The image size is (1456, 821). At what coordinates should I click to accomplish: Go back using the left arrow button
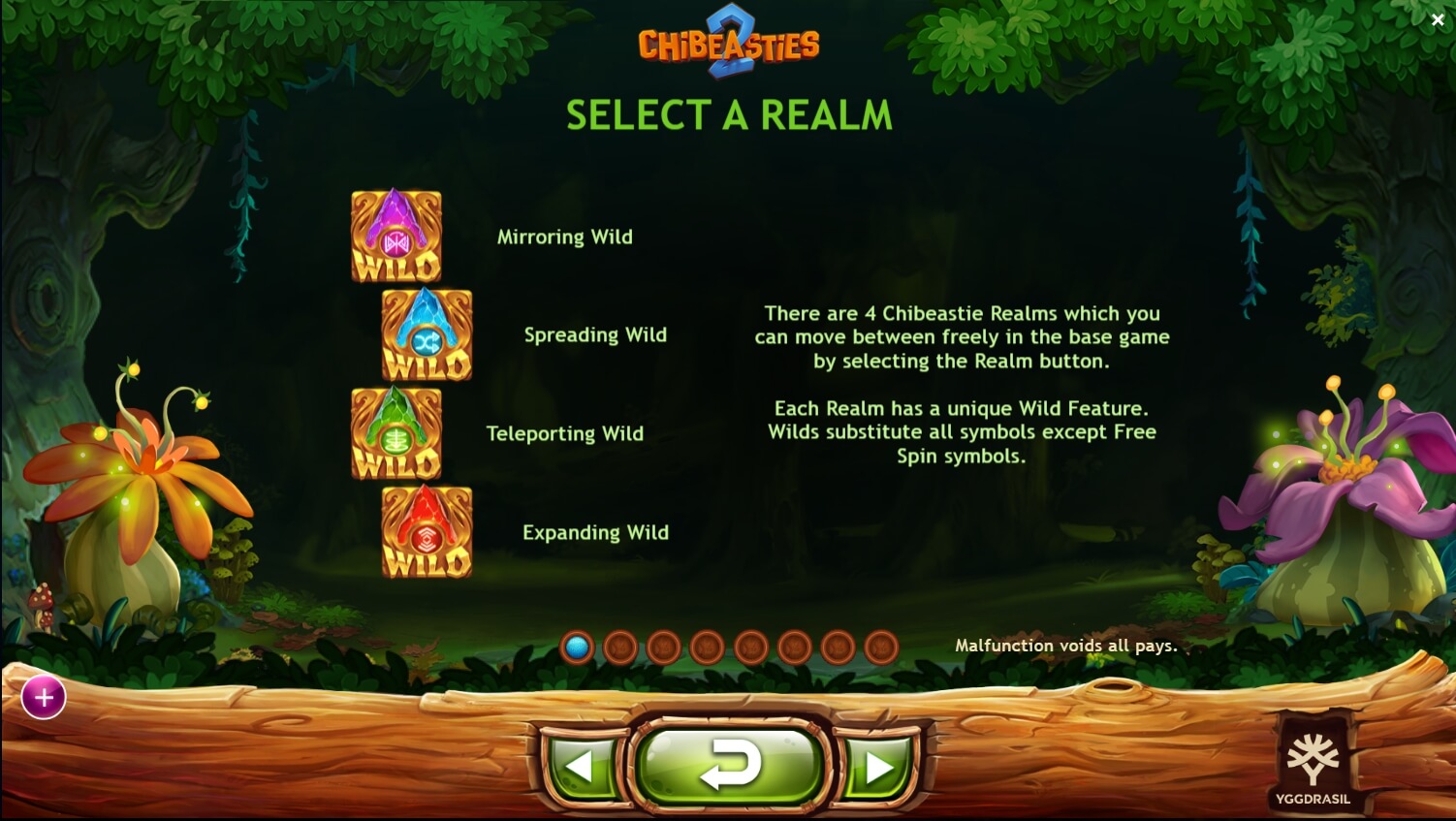(x=583, y=765)
